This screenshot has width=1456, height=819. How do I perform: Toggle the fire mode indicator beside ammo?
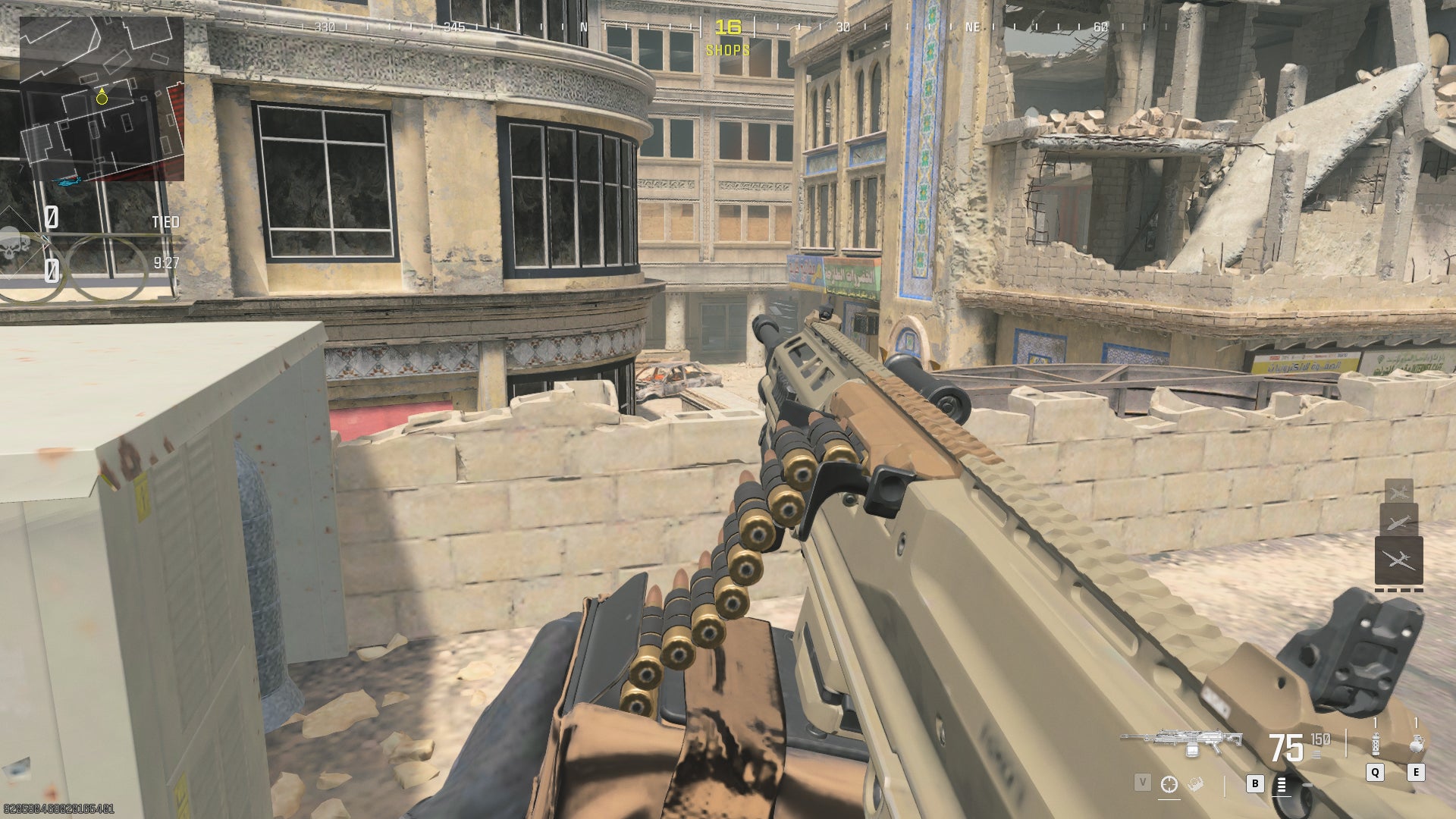(1316, 755)
